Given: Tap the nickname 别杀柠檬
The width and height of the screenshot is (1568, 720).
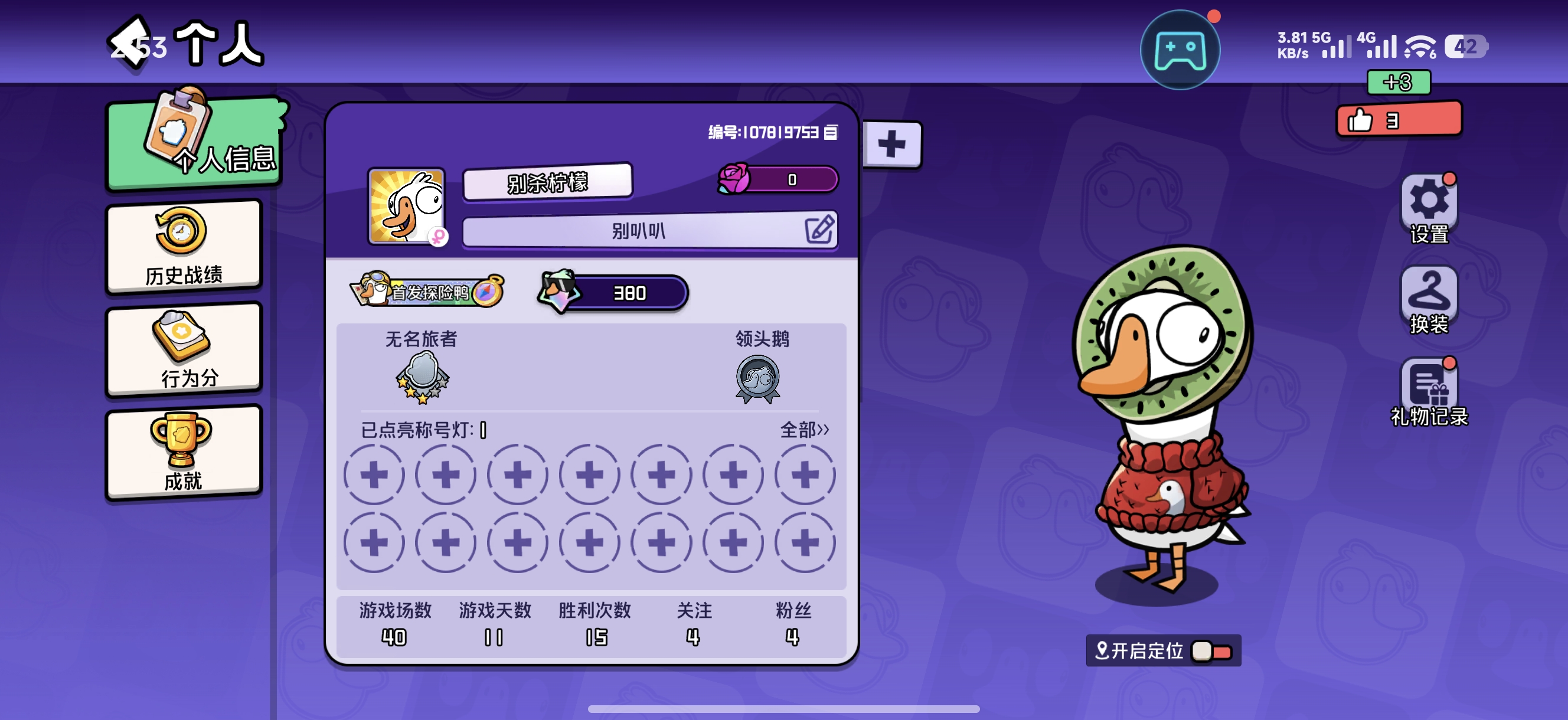Looking at the screenshot, I should [547, 182].
